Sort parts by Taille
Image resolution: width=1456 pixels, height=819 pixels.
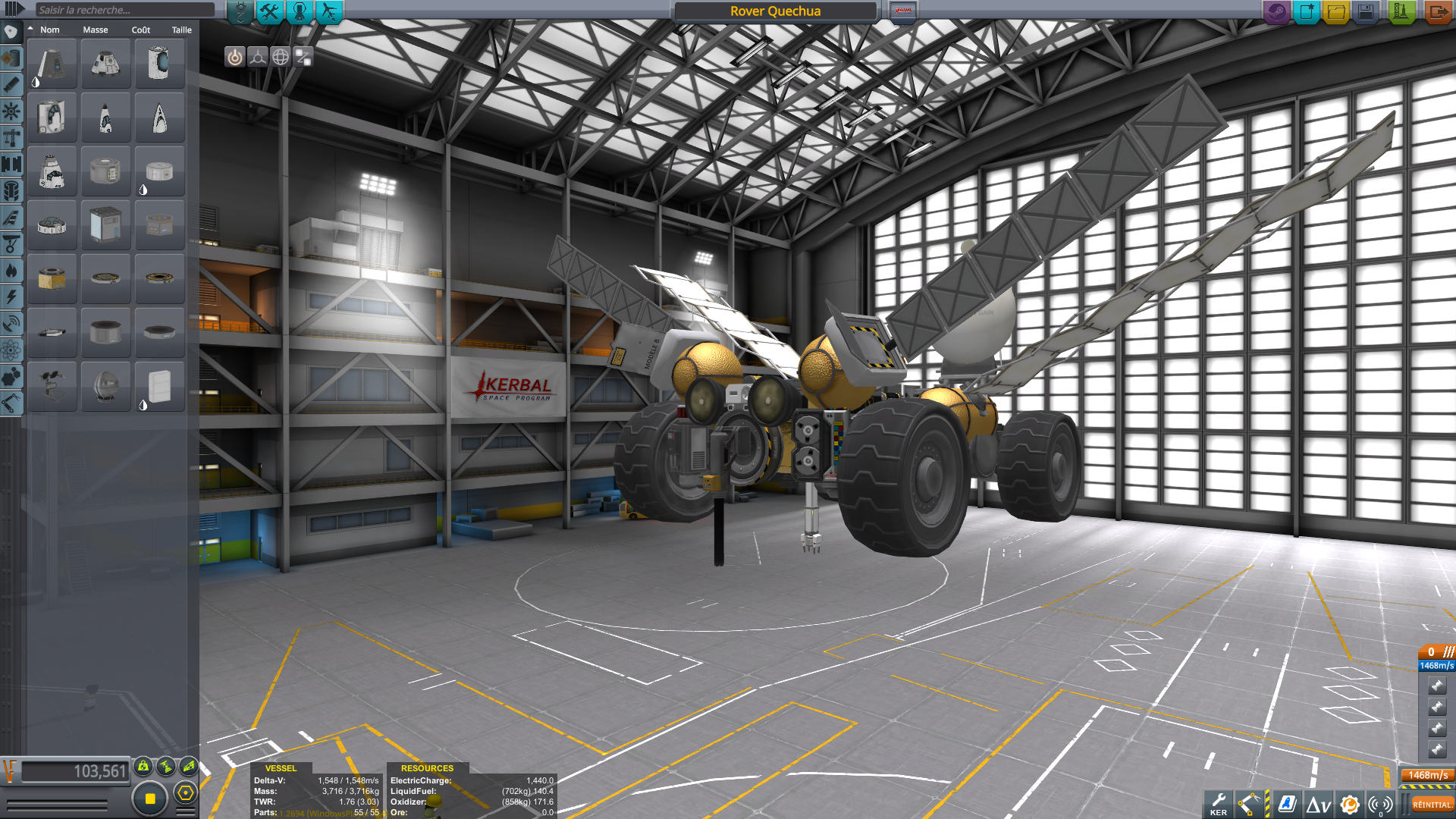181,30
